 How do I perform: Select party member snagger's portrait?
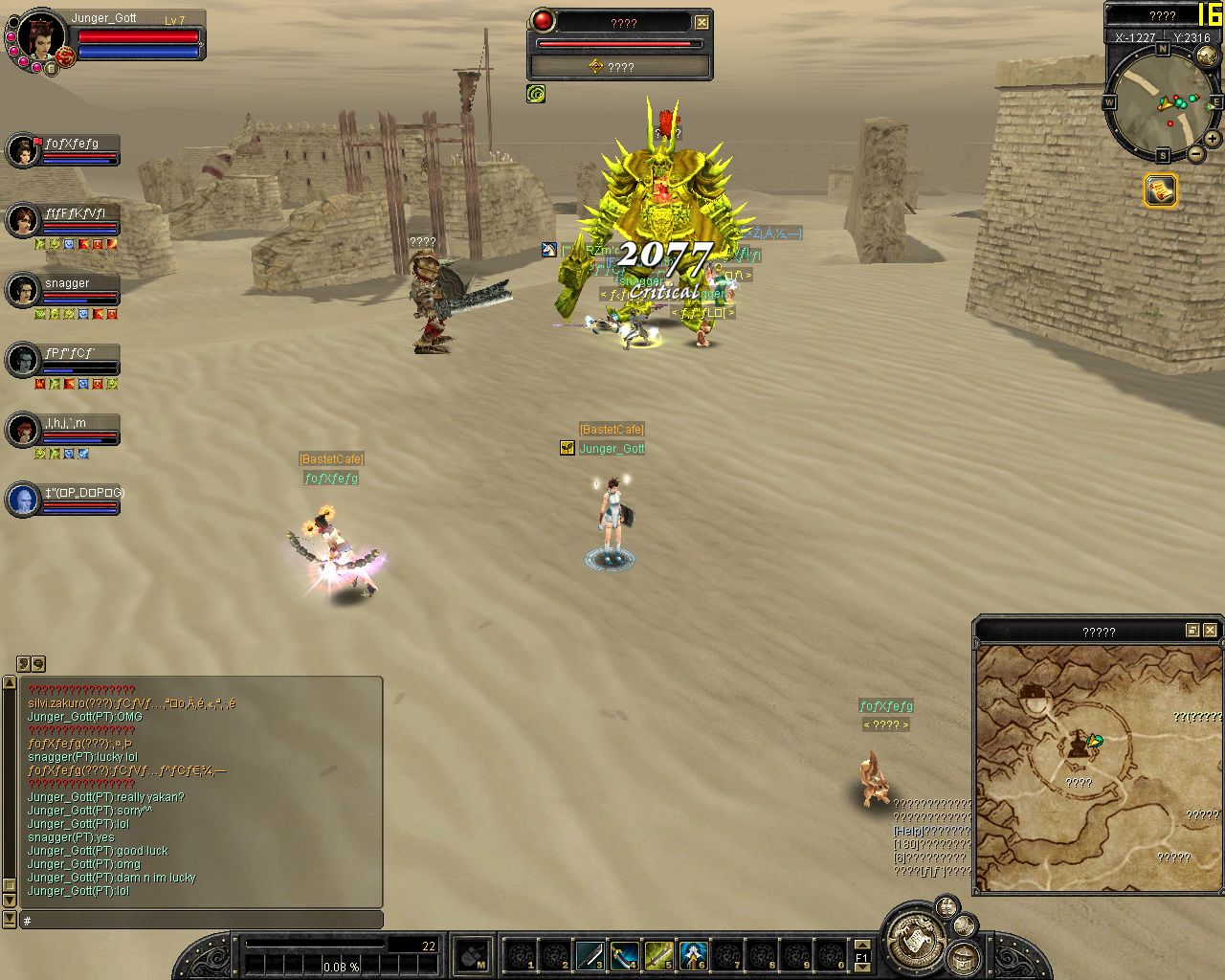pos(23,291)
